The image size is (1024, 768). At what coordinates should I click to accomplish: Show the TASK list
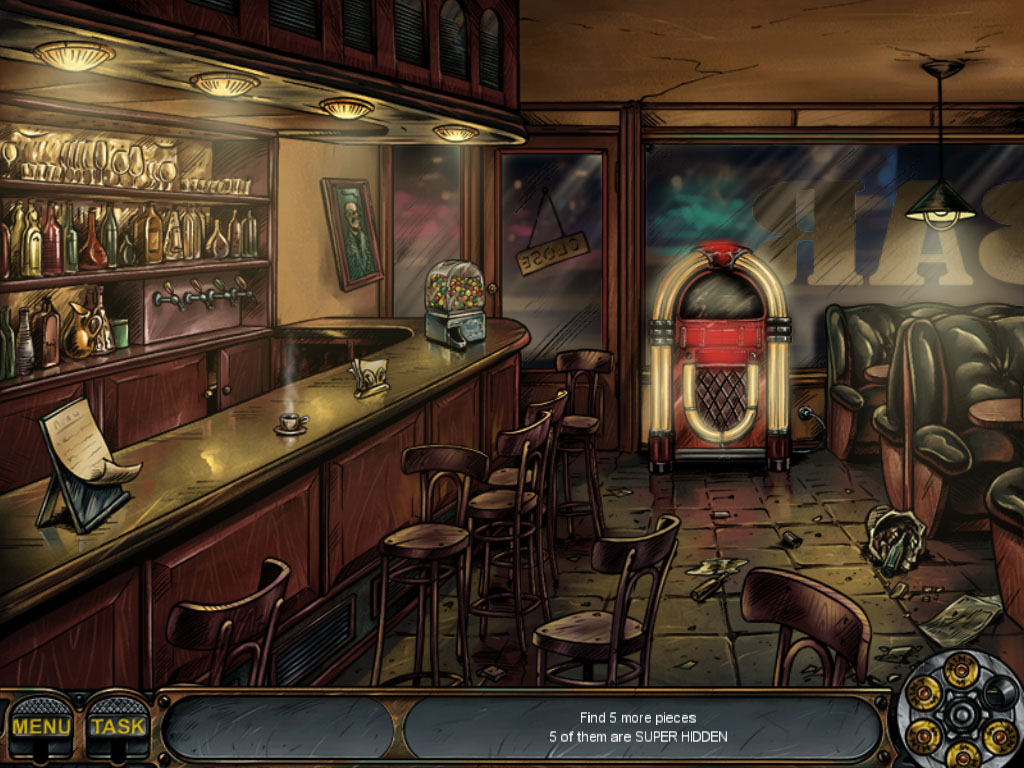(x=118, y=726)
